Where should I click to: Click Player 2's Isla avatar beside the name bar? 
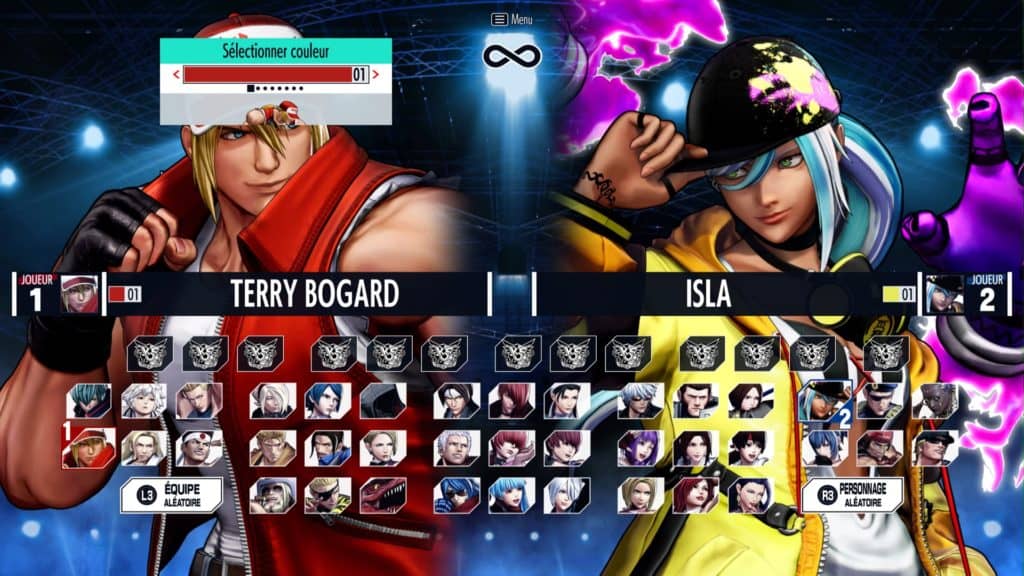[x=944, y=294]
